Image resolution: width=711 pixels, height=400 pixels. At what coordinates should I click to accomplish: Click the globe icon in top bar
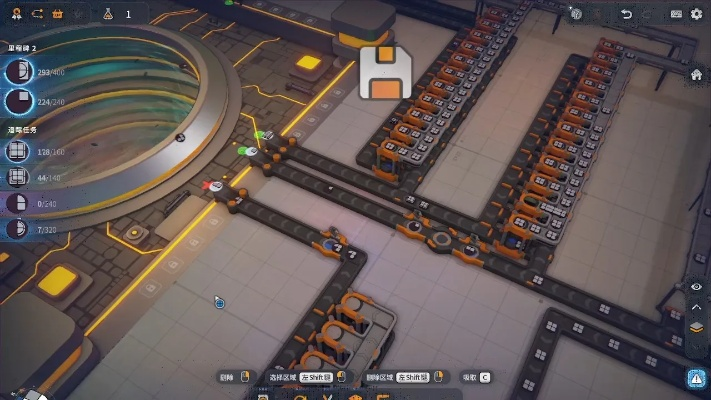[x=577, y=14]
